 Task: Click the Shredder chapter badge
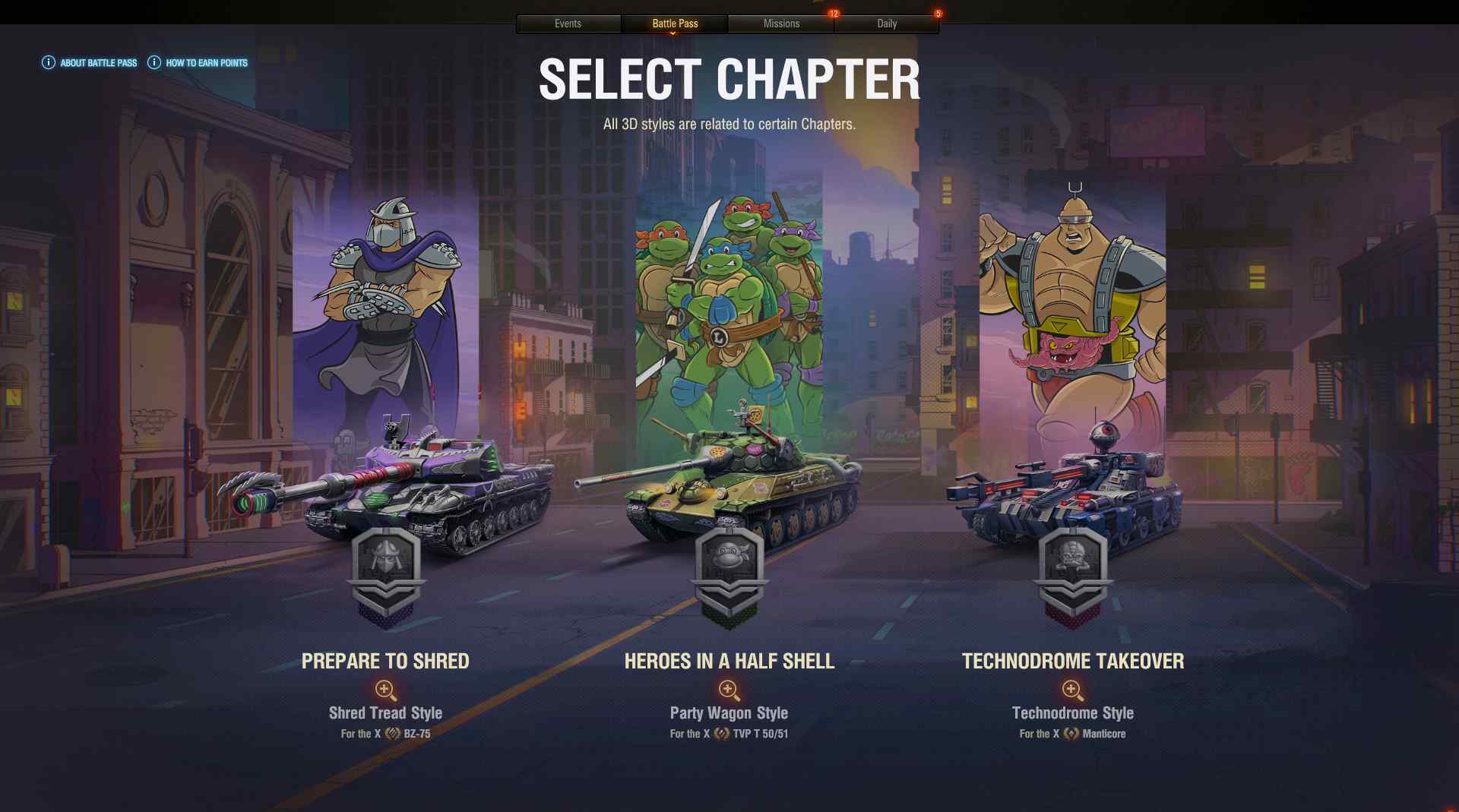tap(385, 574)
